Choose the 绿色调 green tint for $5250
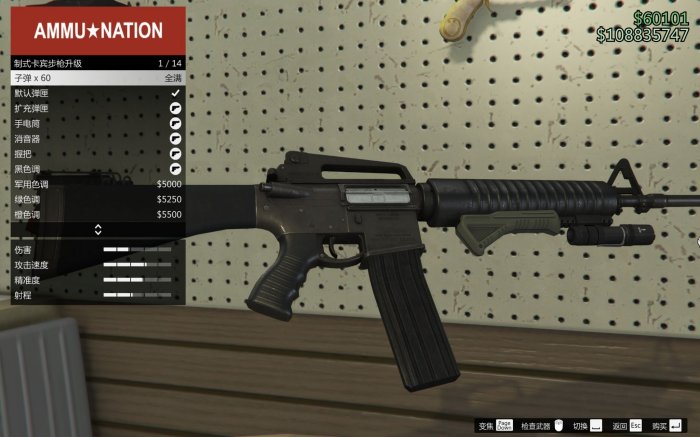Screen dimensions: 700x437 click(97, 199)
